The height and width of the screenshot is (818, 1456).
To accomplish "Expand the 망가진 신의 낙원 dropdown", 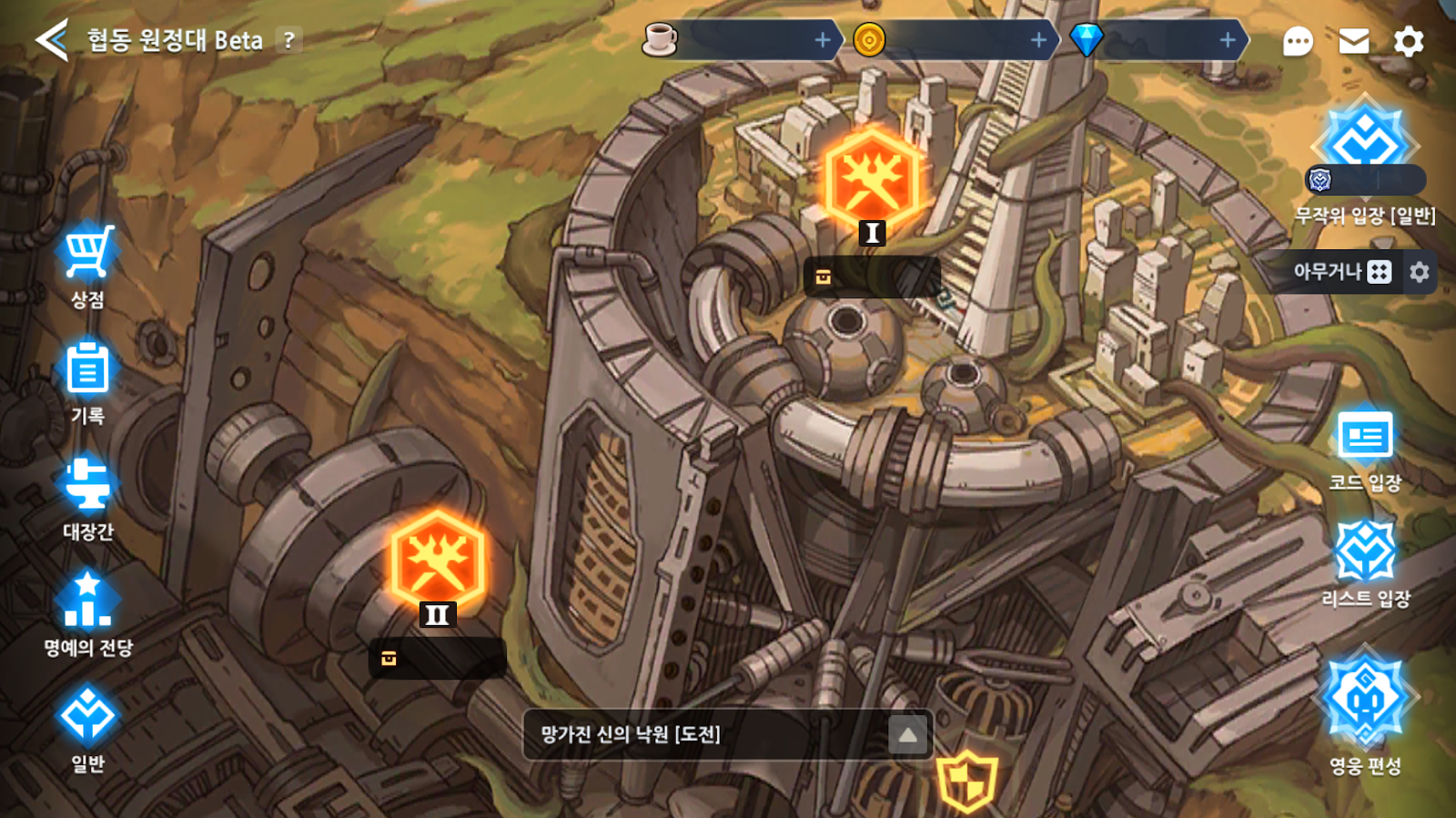I will [x=908, y=734].
